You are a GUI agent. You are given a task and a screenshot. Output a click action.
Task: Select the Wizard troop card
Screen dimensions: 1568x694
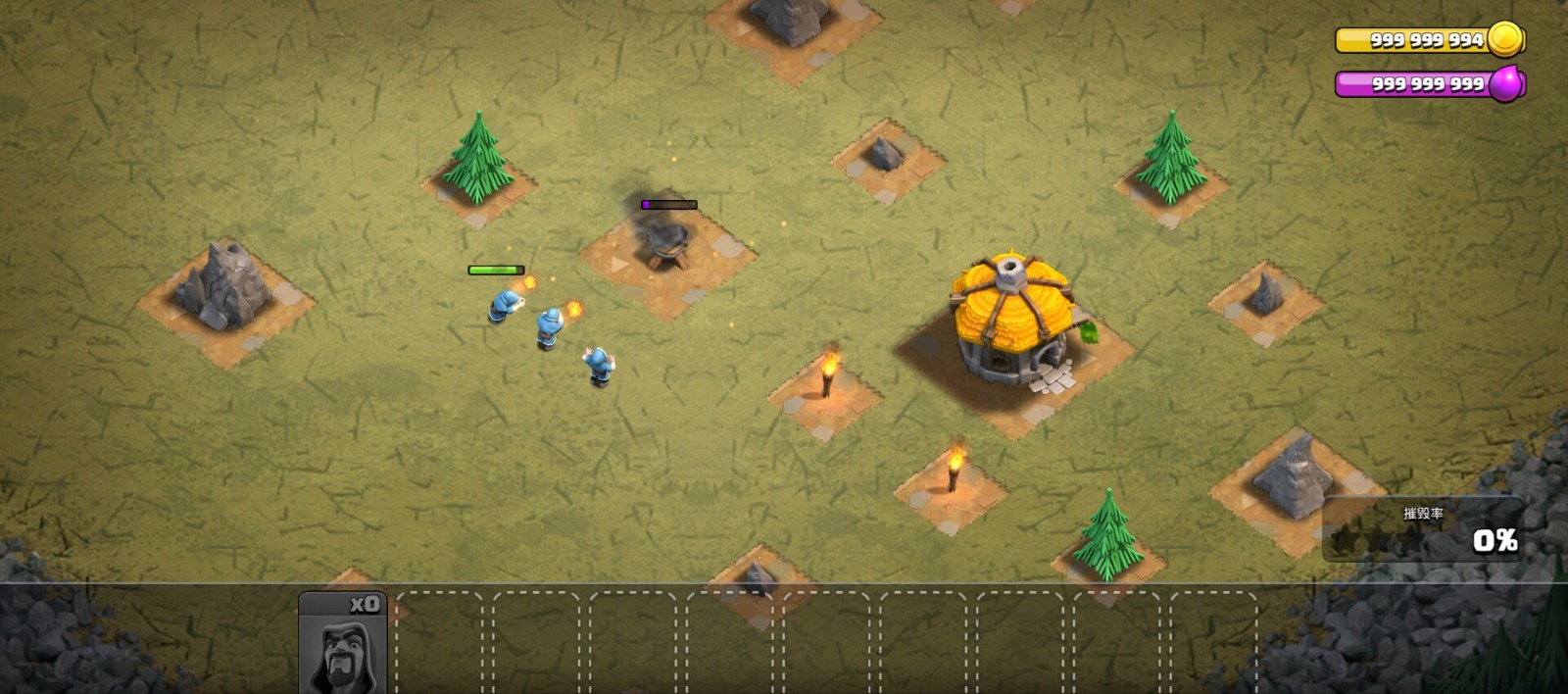click(x=343, y=644)
